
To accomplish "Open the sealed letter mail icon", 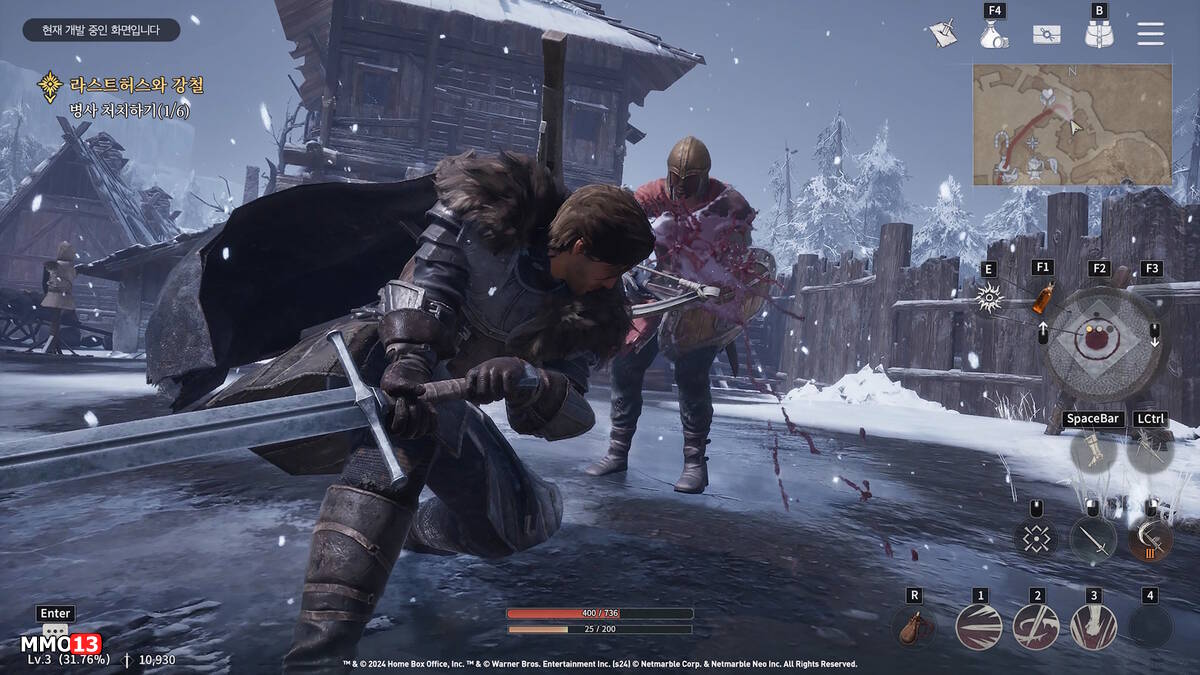I will tap(1047, 34).
